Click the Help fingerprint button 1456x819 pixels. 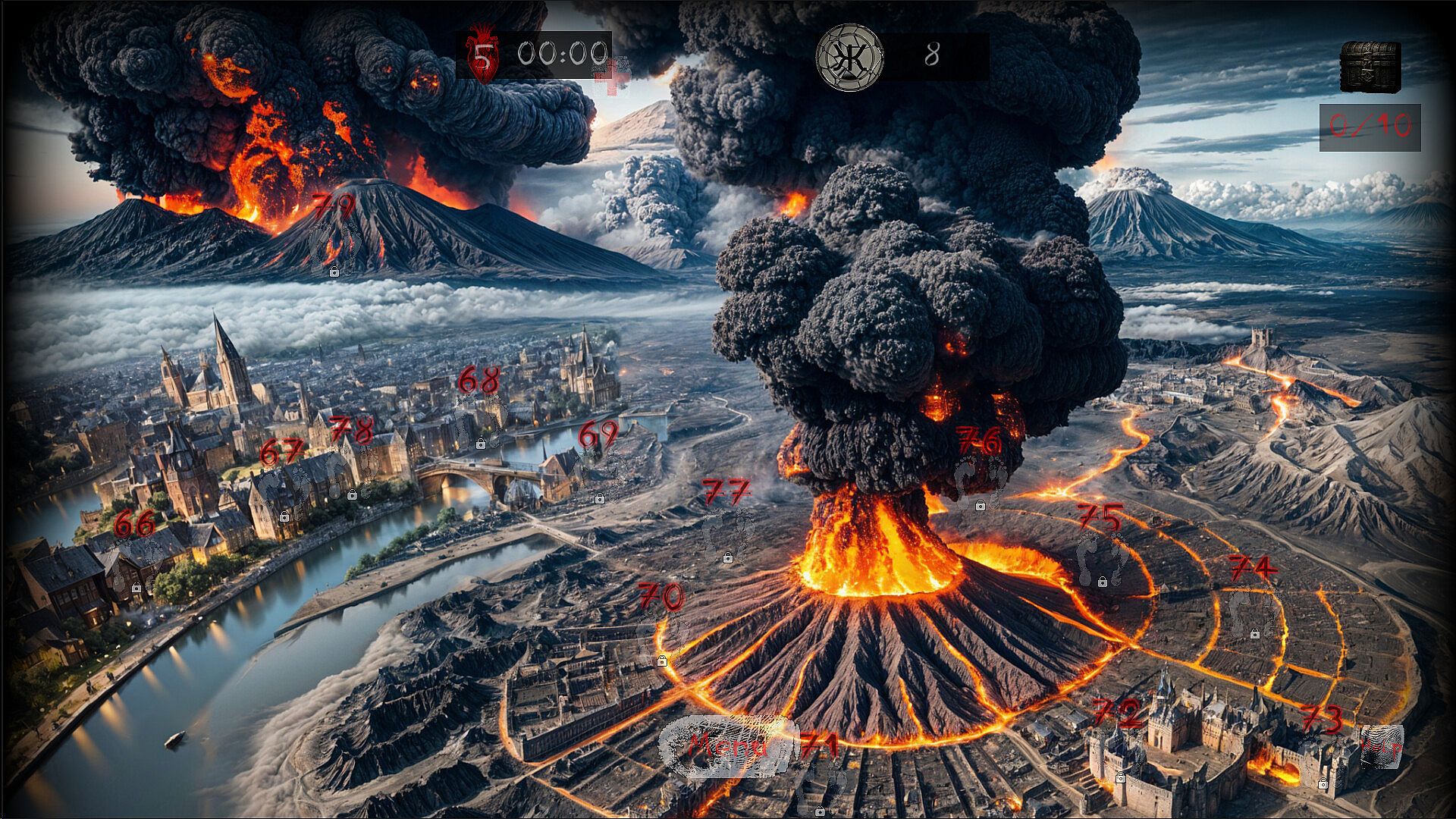(1380, 746)
